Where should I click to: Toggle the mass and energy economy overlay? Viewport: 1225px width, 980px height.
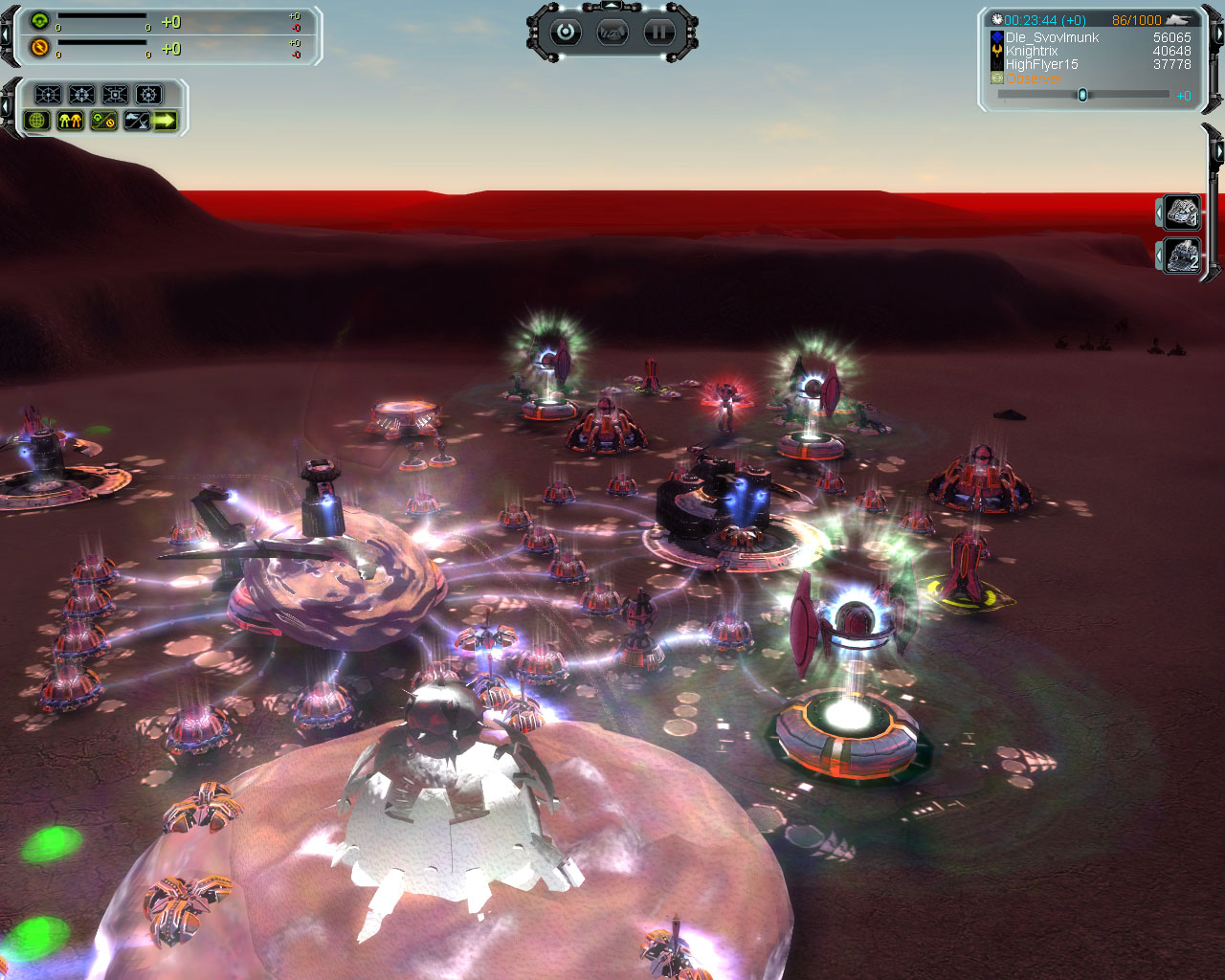pos(103,121)
